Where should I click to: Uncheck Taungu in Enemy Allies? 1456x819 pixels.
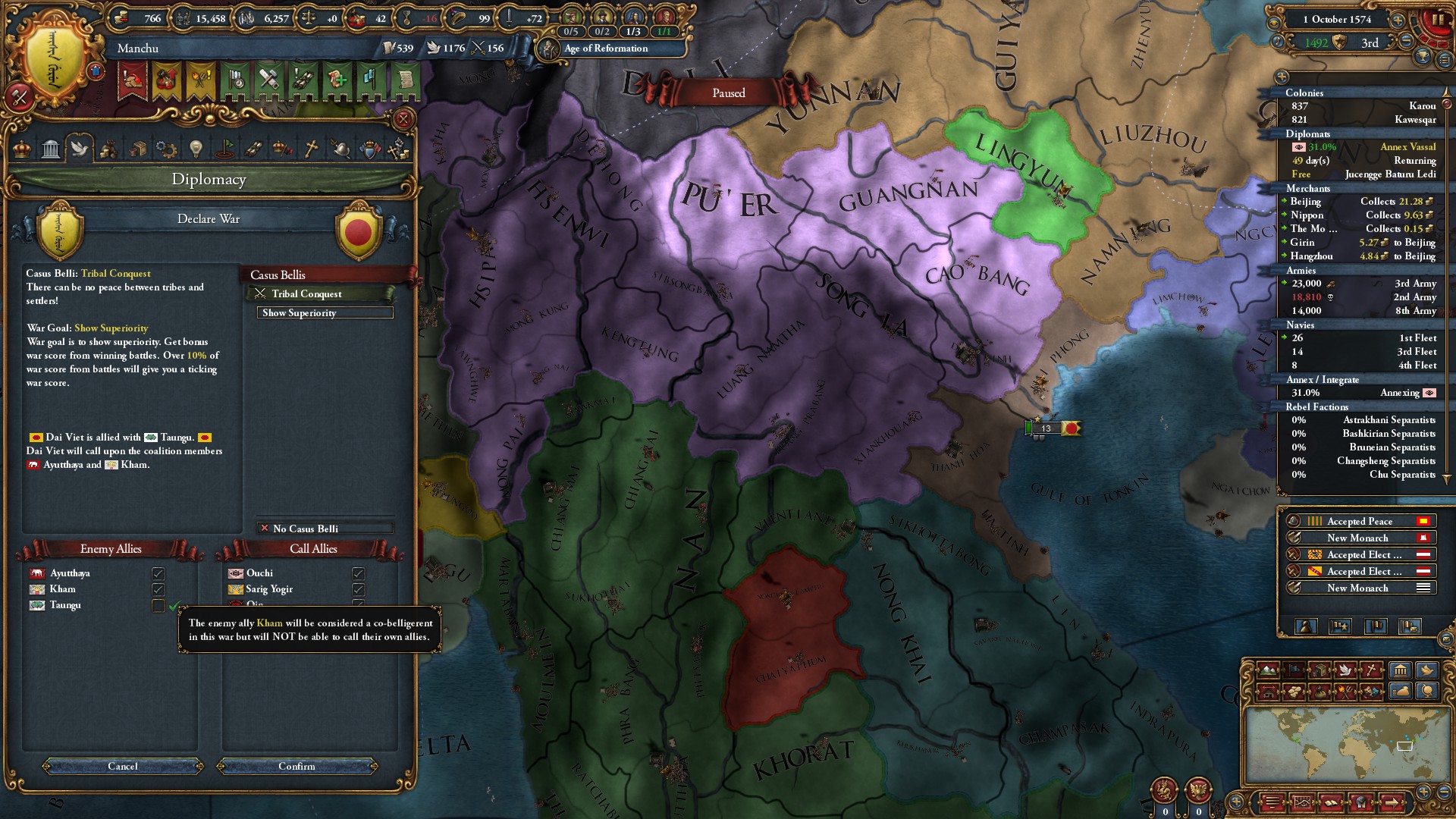pyautogui.click(x=158, y=605)
